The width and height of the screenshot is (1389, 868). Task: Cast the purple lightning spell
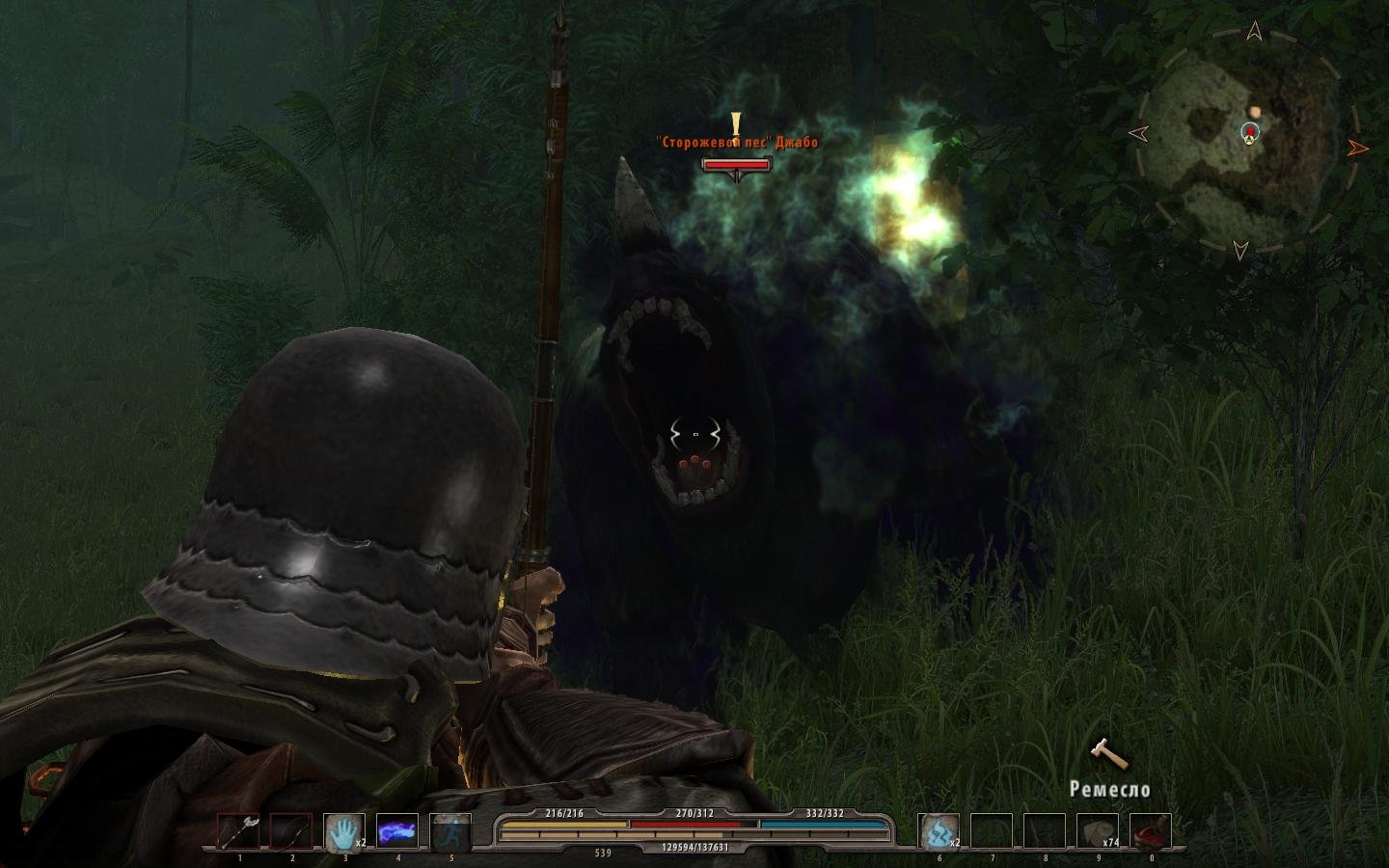click(397, 831)
